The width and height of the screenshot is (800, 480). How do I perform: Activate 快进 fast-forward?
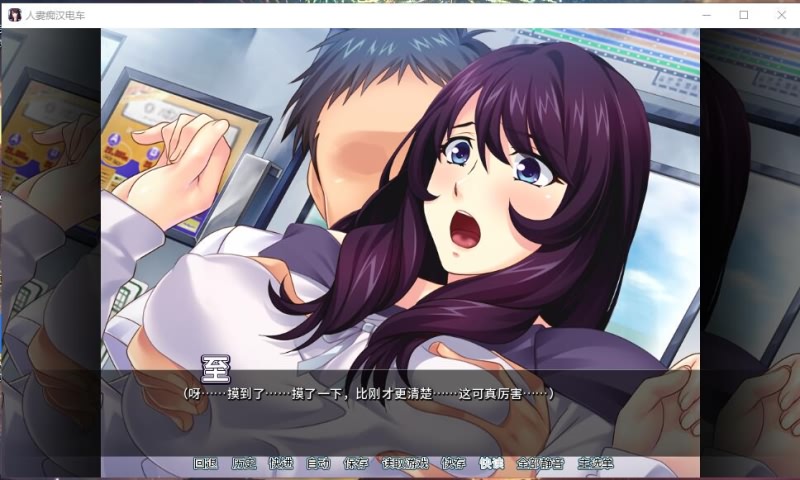281,463
